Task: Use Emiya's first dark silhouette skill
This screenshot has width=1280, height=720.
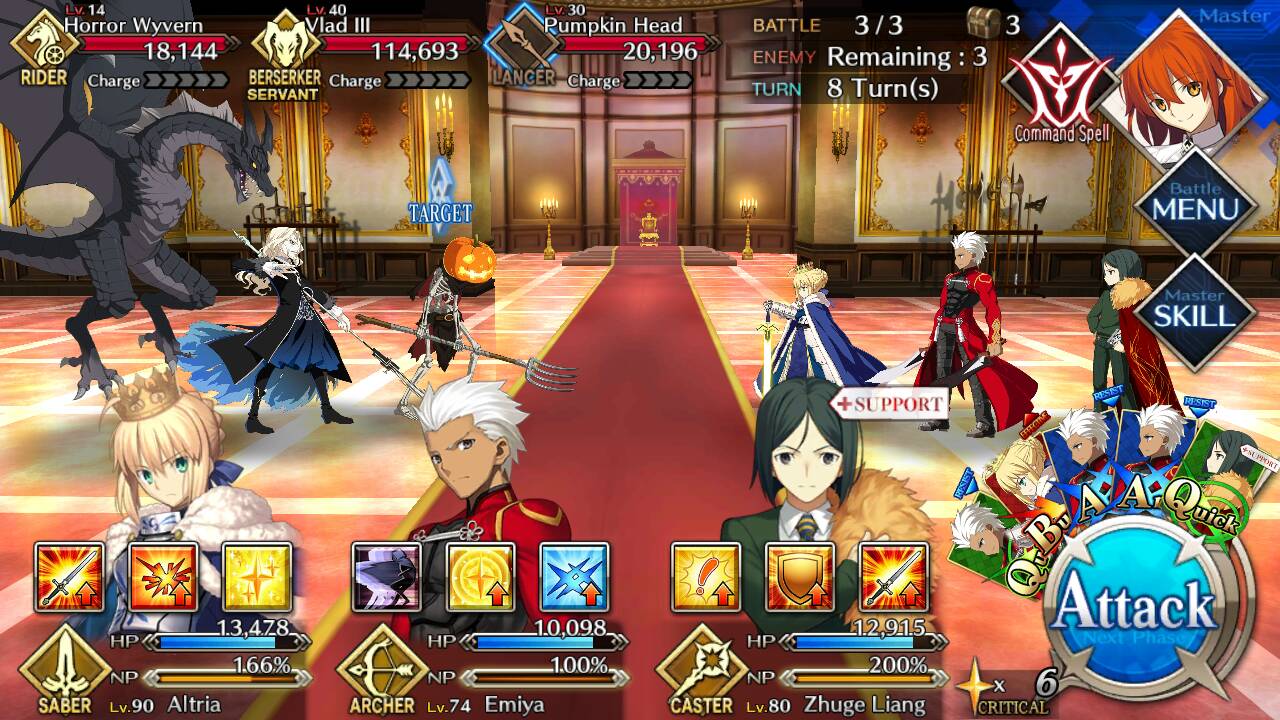Action: click(x=387, y=577)
